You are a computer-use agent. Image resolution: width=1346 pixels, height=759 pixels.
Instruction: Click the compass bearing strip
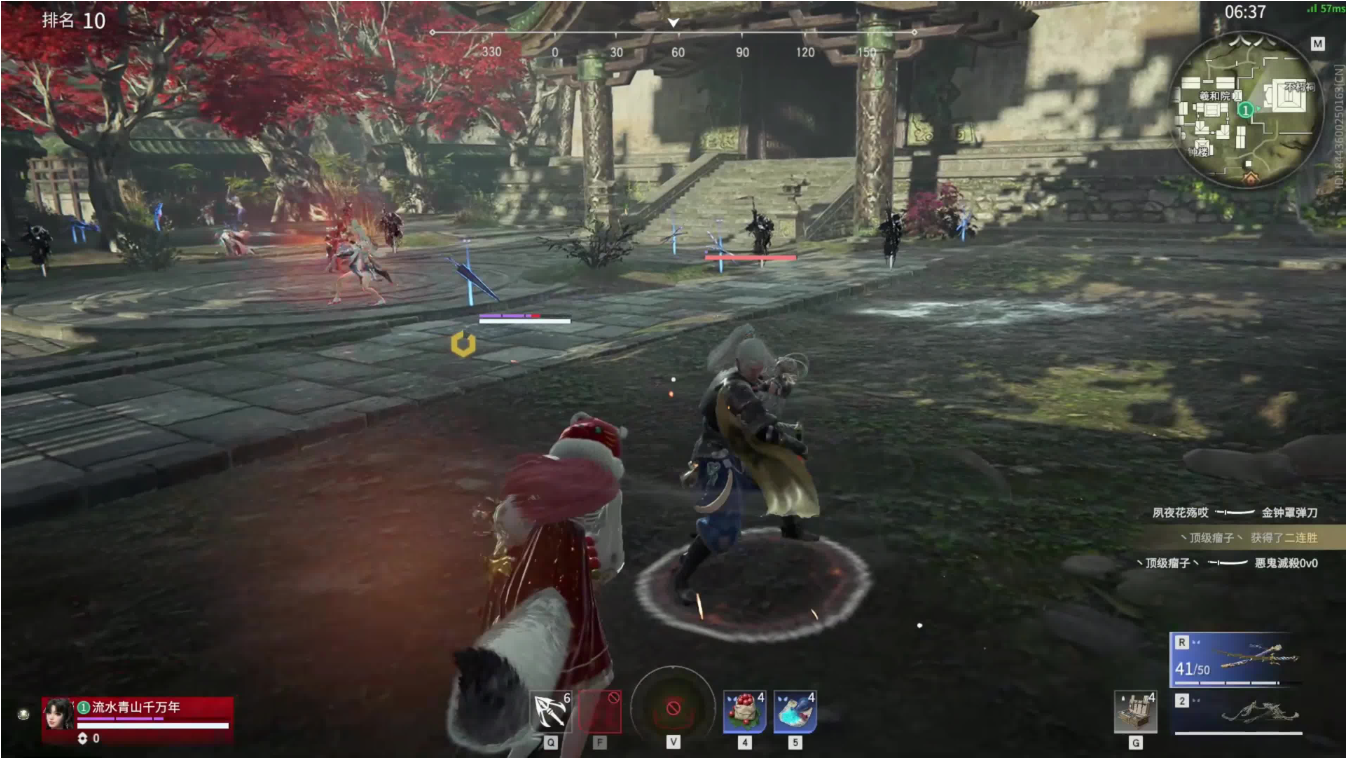point(673,42)
